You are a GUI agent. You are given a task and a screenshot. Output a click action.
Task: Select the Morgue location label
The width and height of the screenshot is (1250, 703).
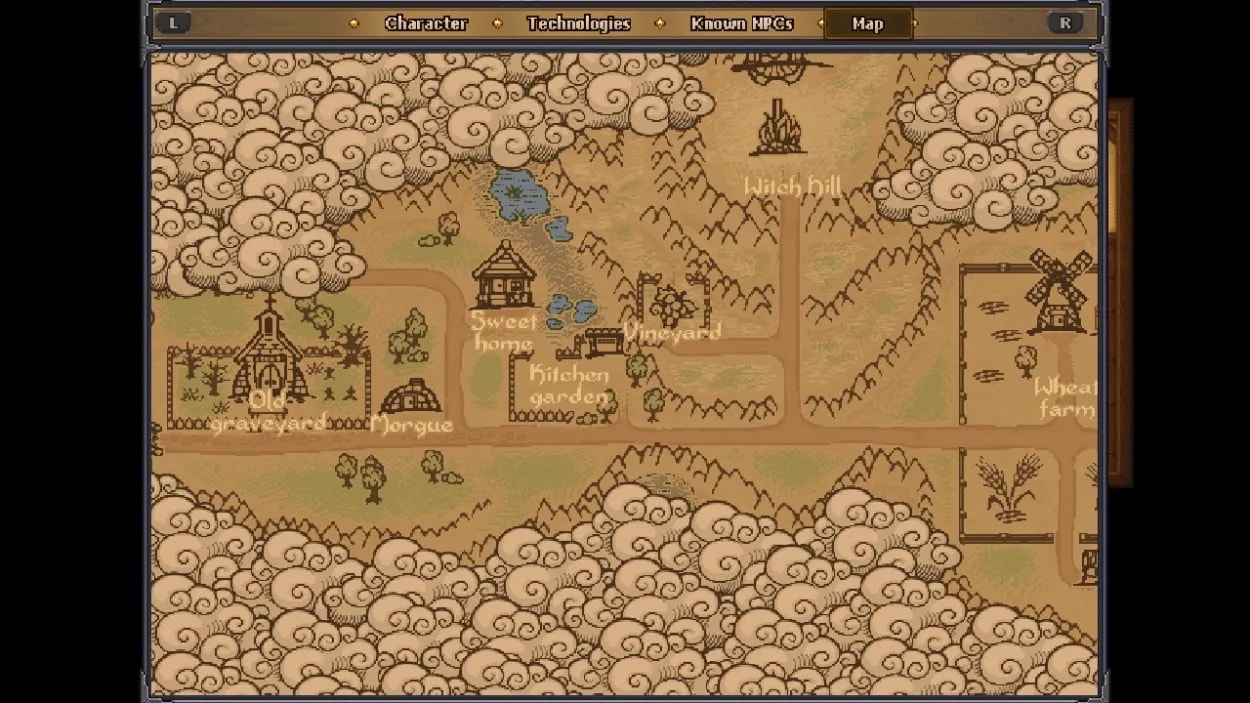(x=411, y=425)
